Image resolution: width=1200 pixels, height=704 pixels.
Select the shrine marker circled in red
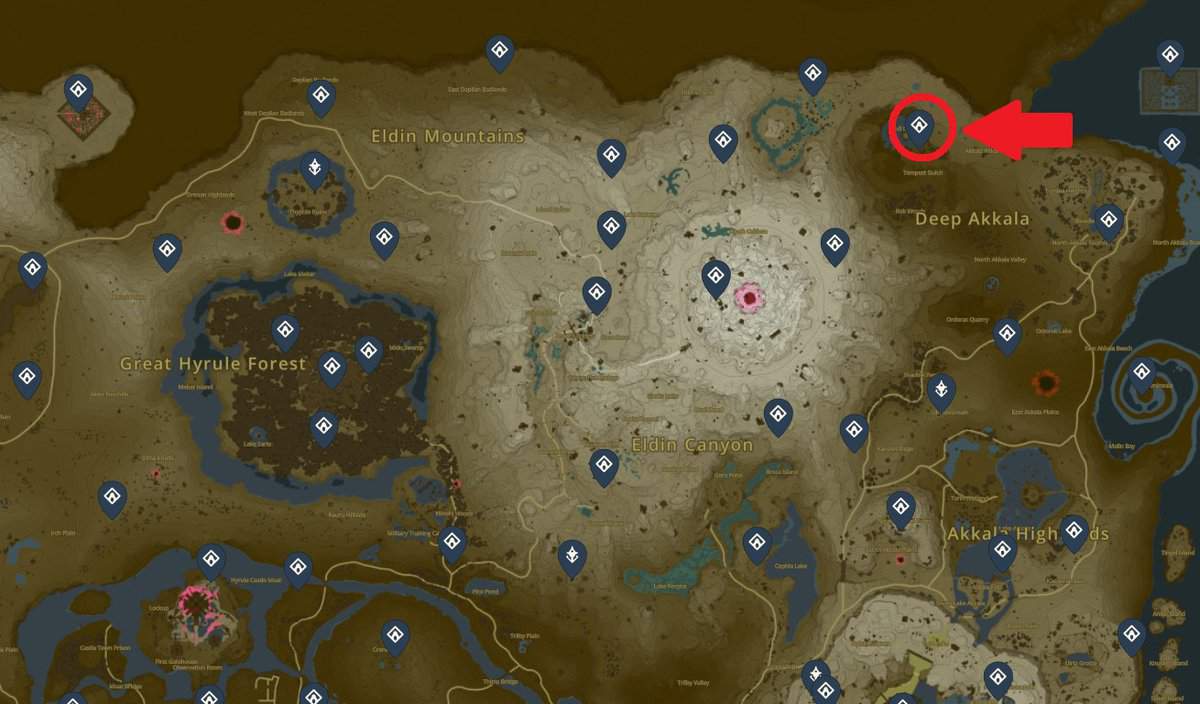click(x=921, y=126)
